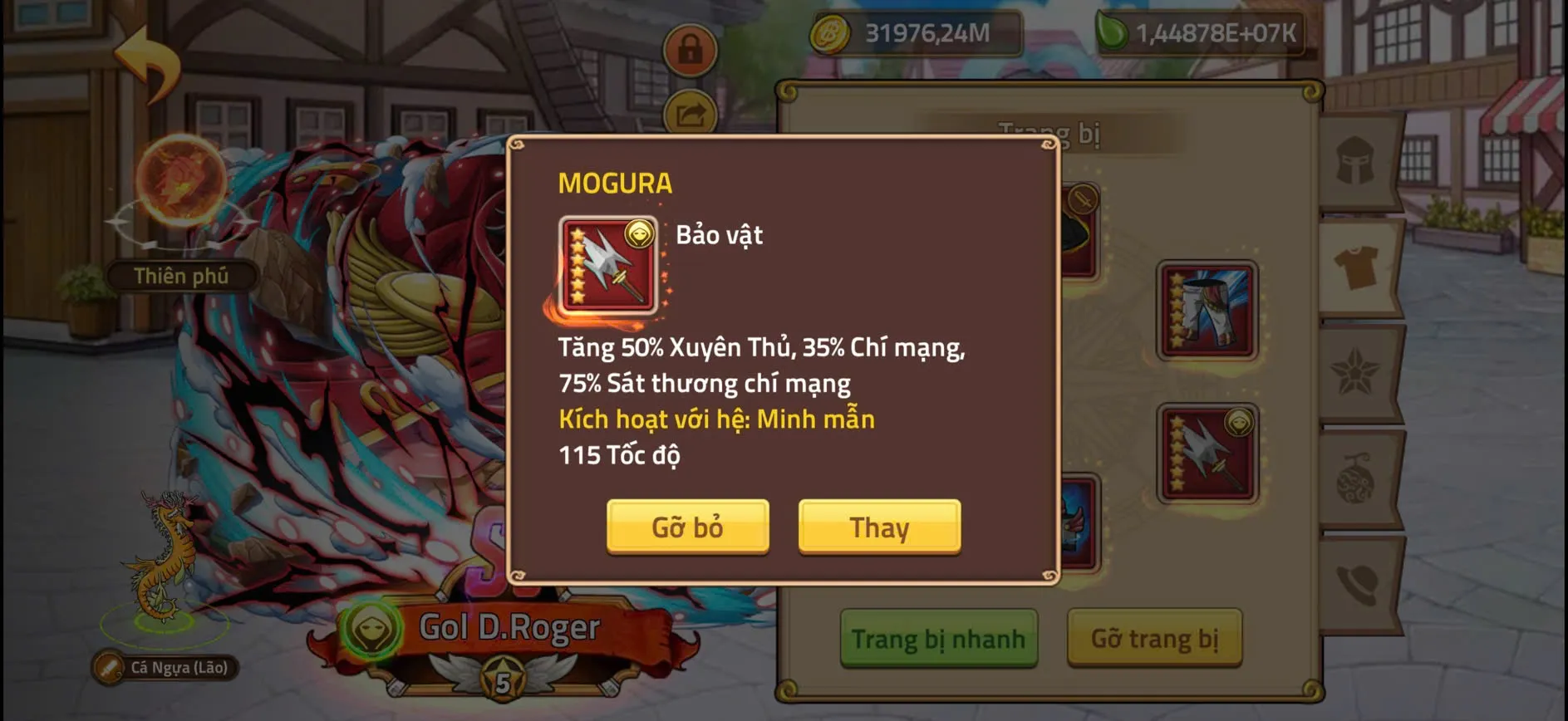Open the Thiên phú panel
The height and width of the screenshot is (721, 1568).
click(181, 274)
